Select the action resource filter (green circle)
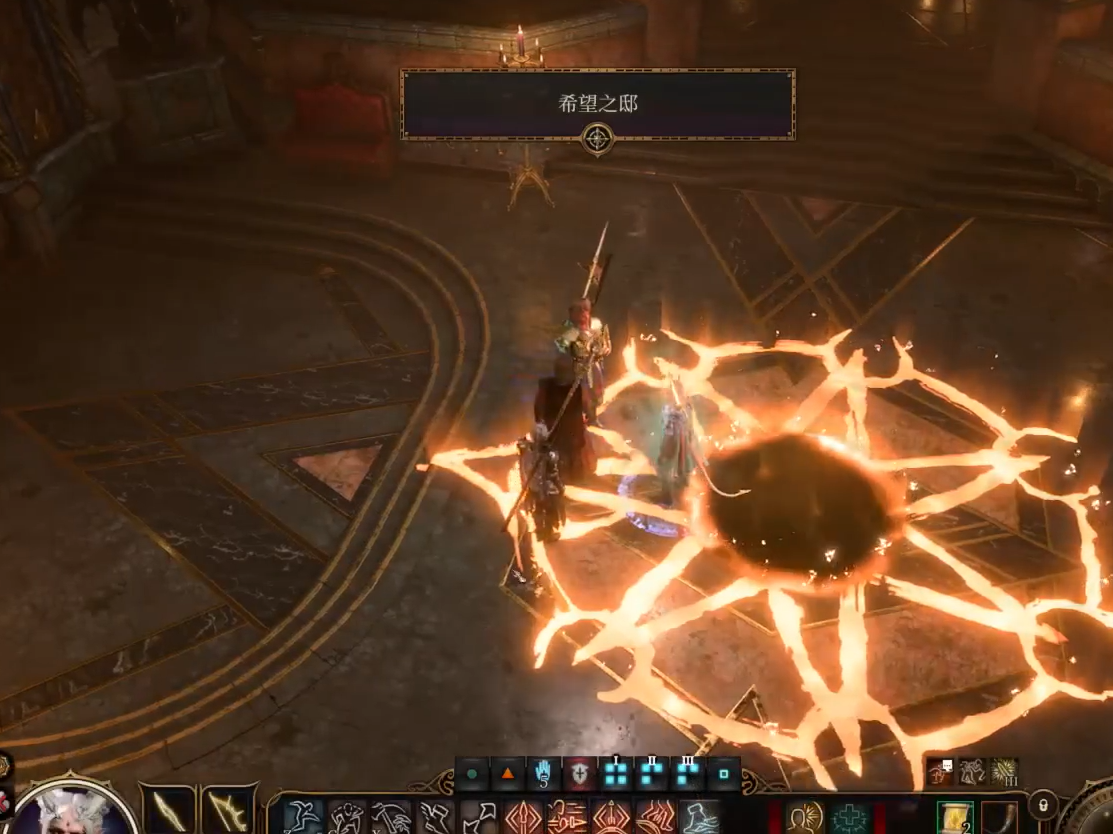The image size is (1113, 834). pyautogui.click(x=471, y=774)
